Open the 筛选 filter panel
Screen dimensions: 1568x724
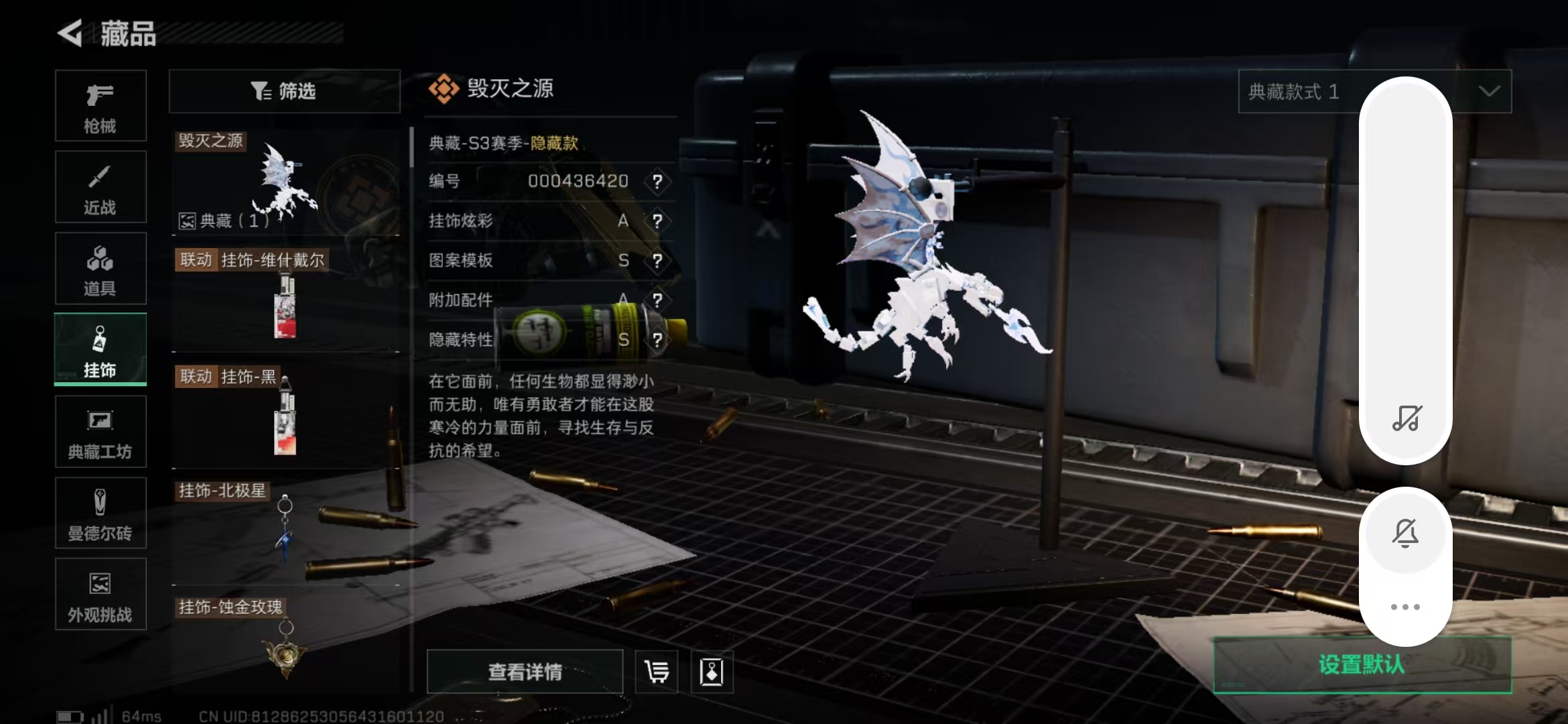point(285,91)
